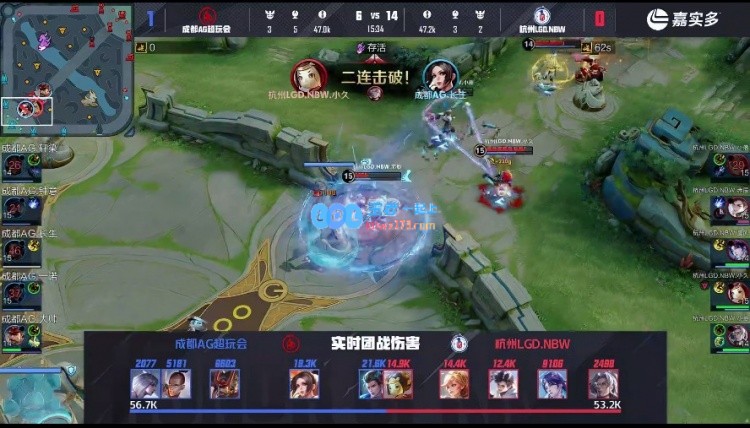The width and height of the screenshot is (750, 428).
Task: Click the minimap in the top-left corner
Action: point(66,68)
